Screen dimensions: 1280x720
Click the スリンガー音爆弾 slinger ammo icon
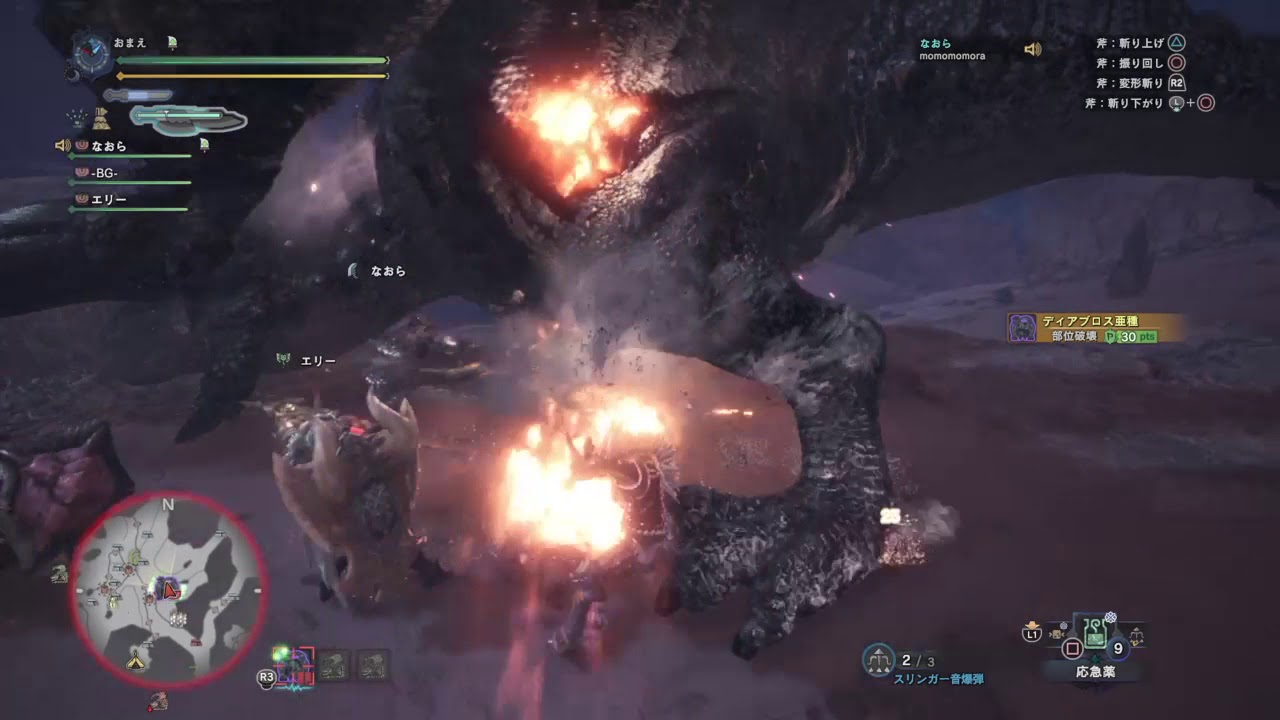point(879,659)
